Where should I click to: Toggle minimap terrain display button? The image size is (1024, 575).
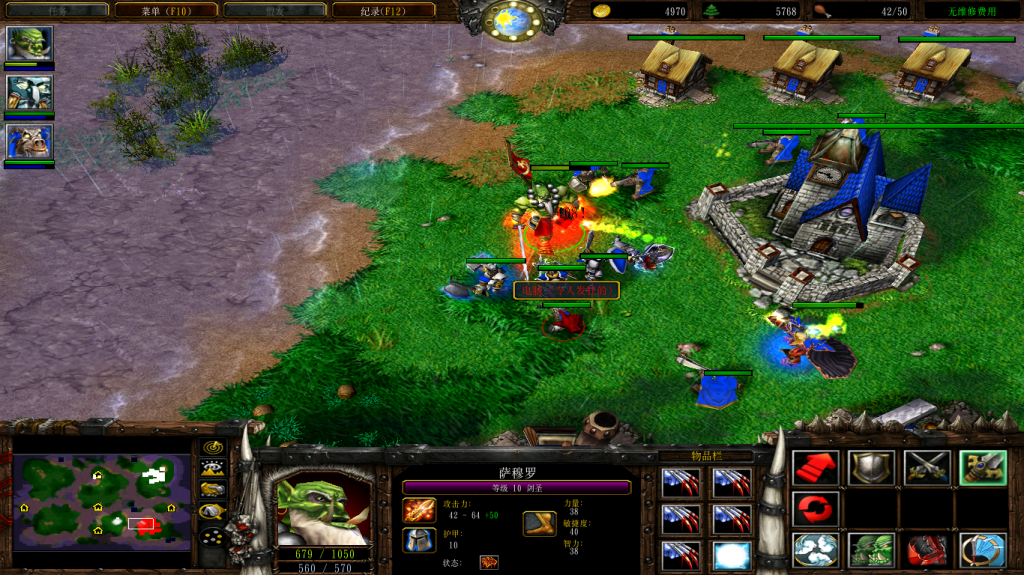tap(212, 467)
